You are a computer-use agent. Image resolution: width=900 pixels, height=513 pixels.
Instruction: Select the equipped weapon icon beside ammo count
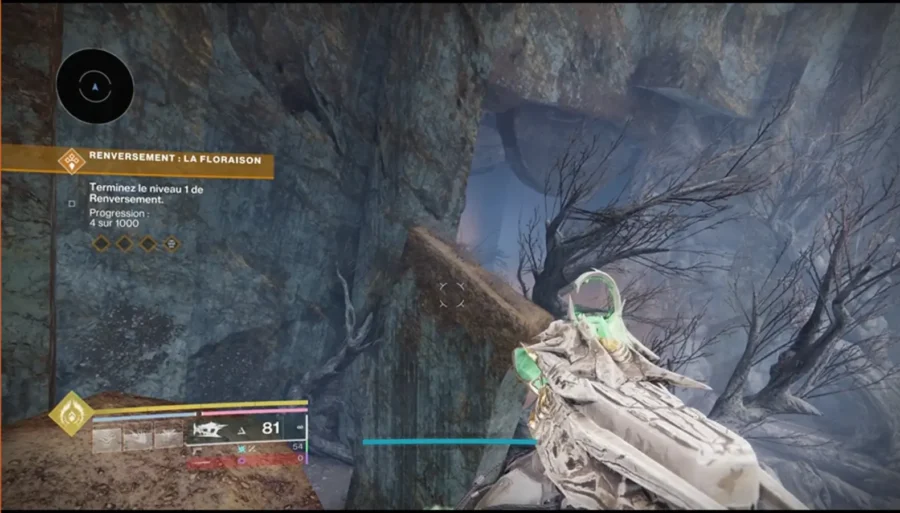pos(212,431)
